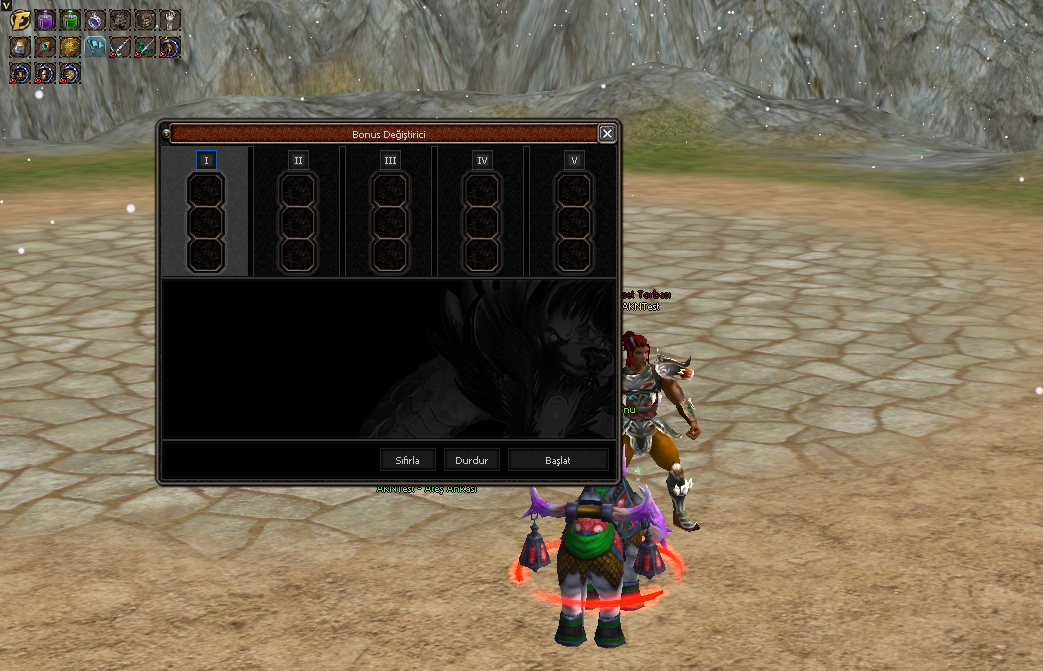This screenshot has height=671, width=1043.
Task: Click the Başlat button
Action: pyautogui.click(x=558, y=460)
